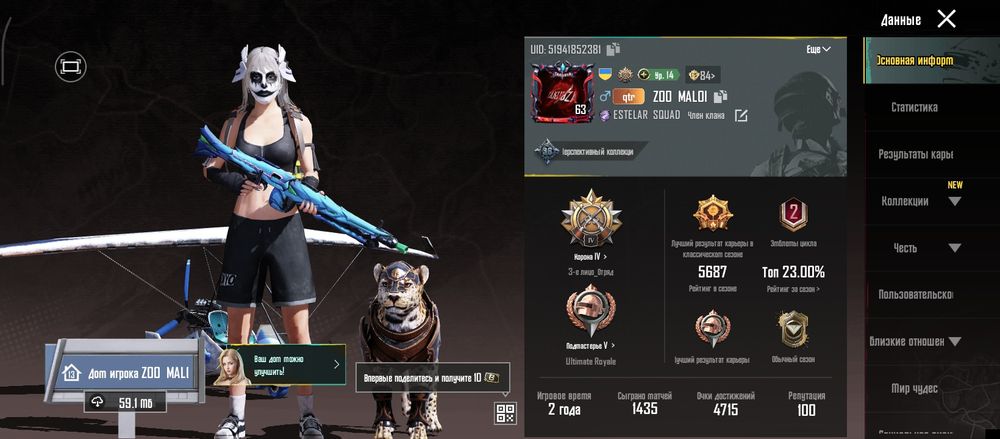Download the 59.1 MB home resources
Image resolution: width=1000 pixels, height=439 pixels.
tap(126, 402)
